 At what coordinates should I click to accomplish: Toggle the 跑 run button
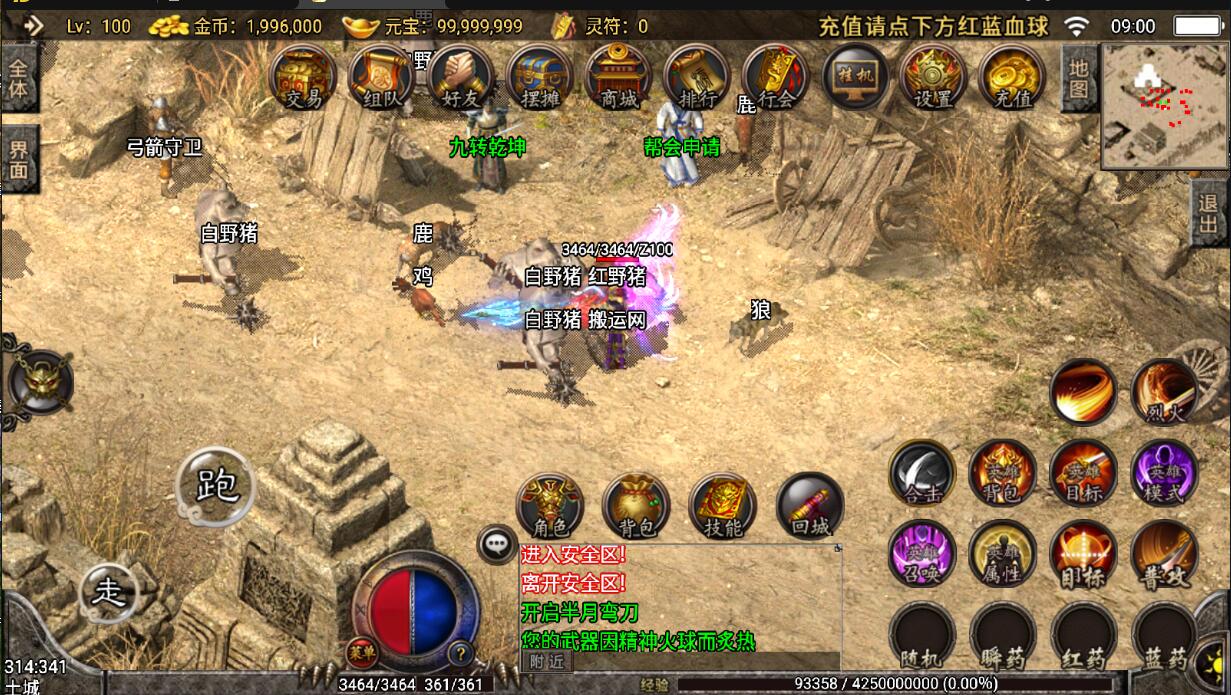[215, 487]
